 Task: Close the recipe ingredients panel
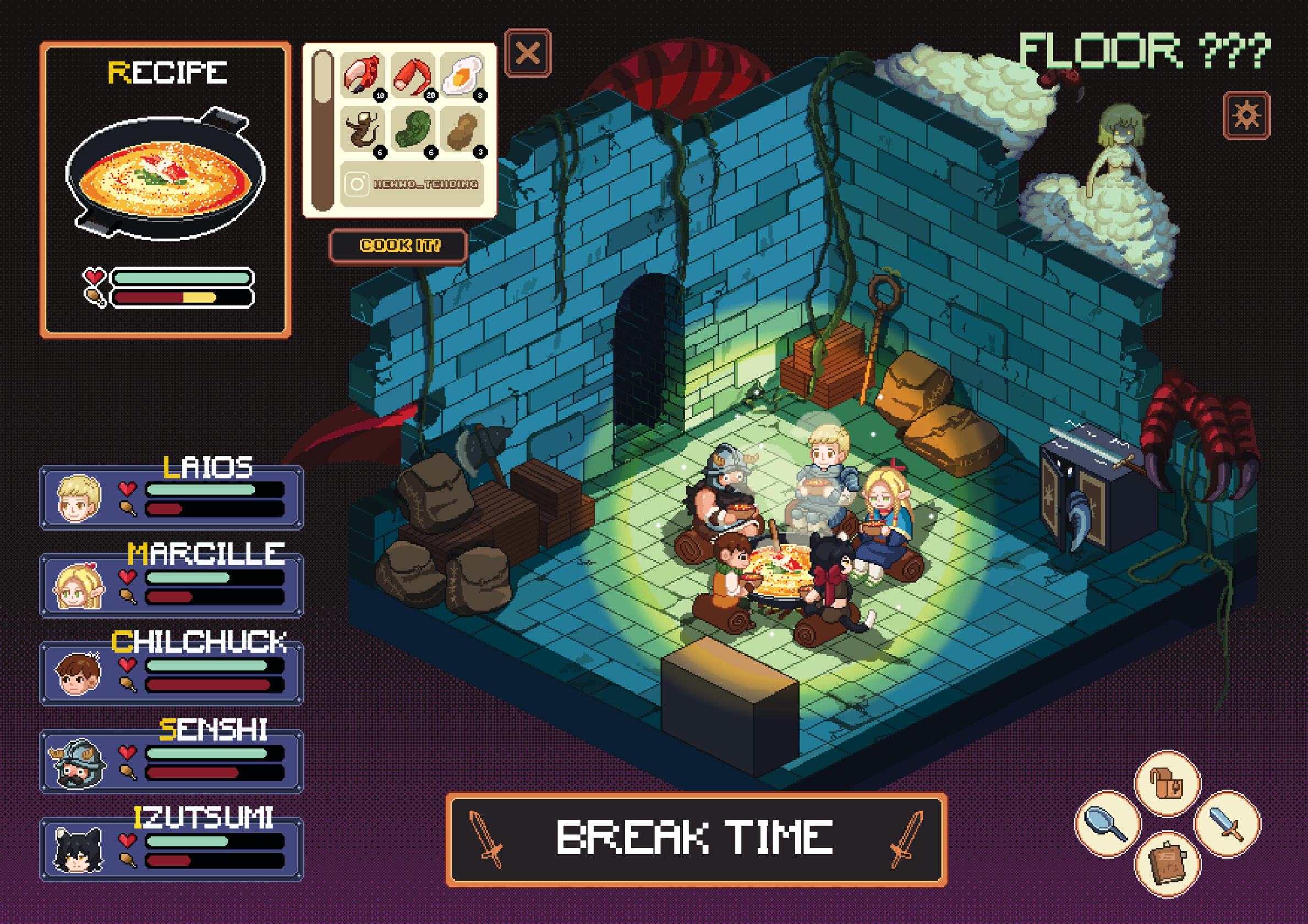pos(528,53)
